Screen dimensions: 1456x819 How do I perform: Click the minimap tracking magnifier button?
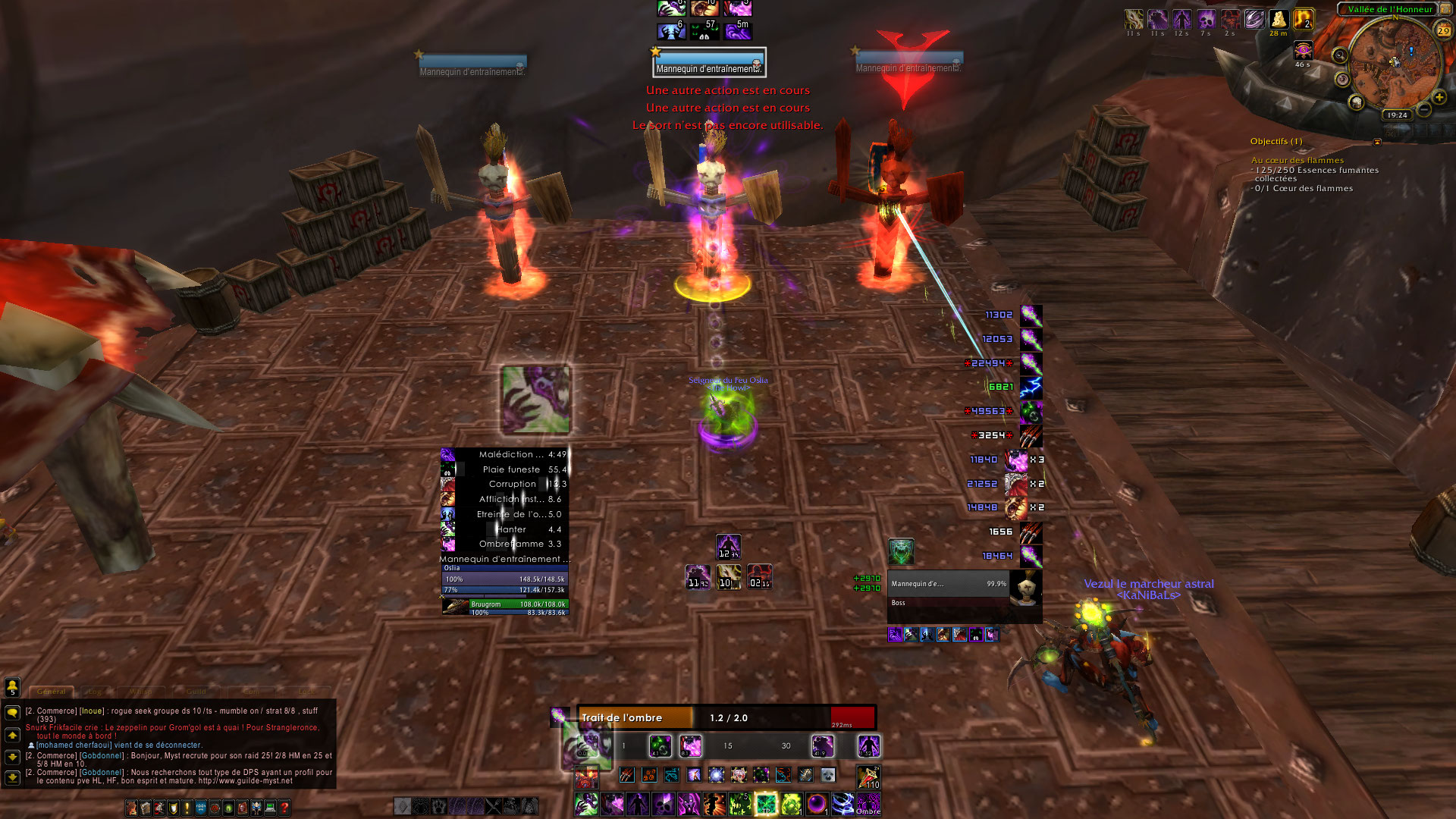[1340, 55]
